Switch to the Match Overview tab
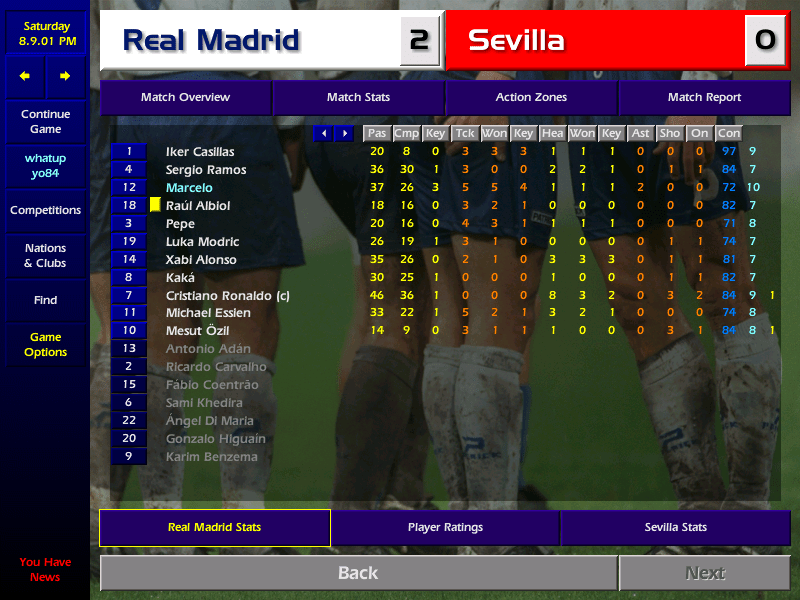Image resolution: width=800 pixels, height=600 pixels. [185, 98]
